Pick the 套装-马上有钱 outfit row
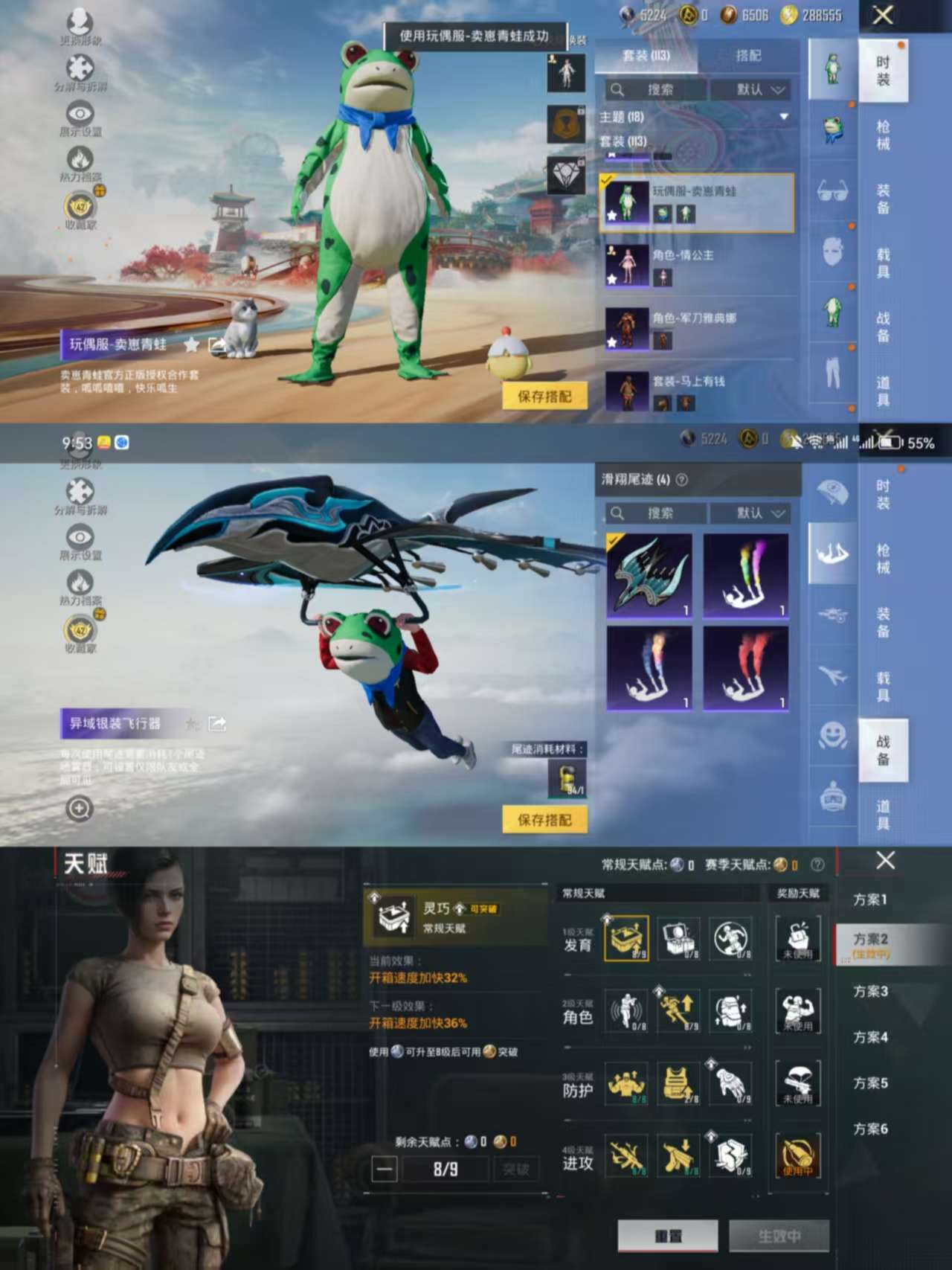Viewport: 952px width, 1270px height. pyautogui.click(x=697, y=391)
